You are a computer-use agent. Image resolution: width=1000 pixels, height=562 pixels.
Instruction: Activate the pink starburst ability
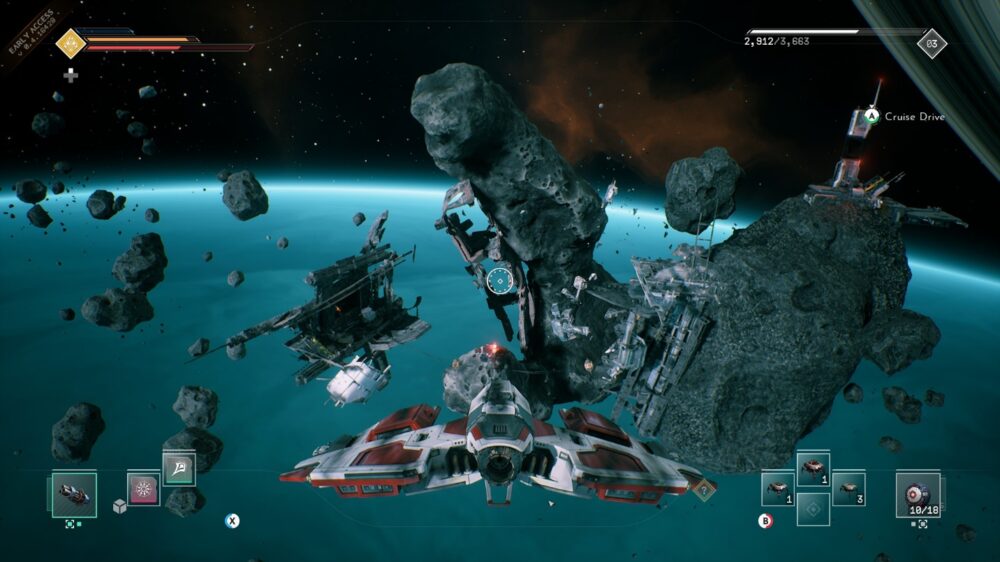[143, 490]
